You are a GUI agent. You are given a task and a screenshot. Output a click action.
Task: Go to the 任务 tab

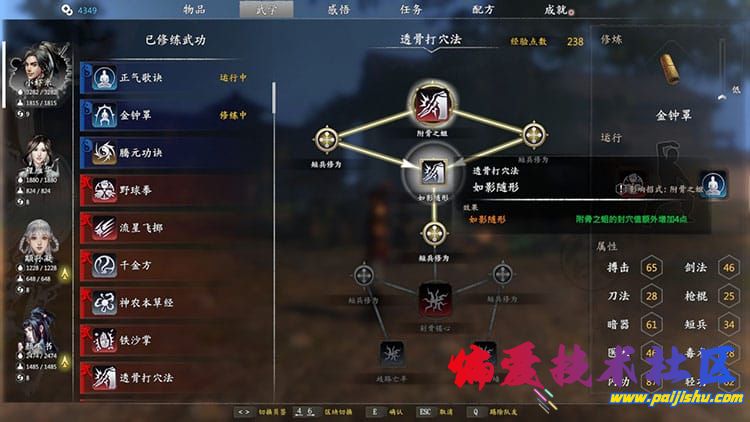[411, 9]
